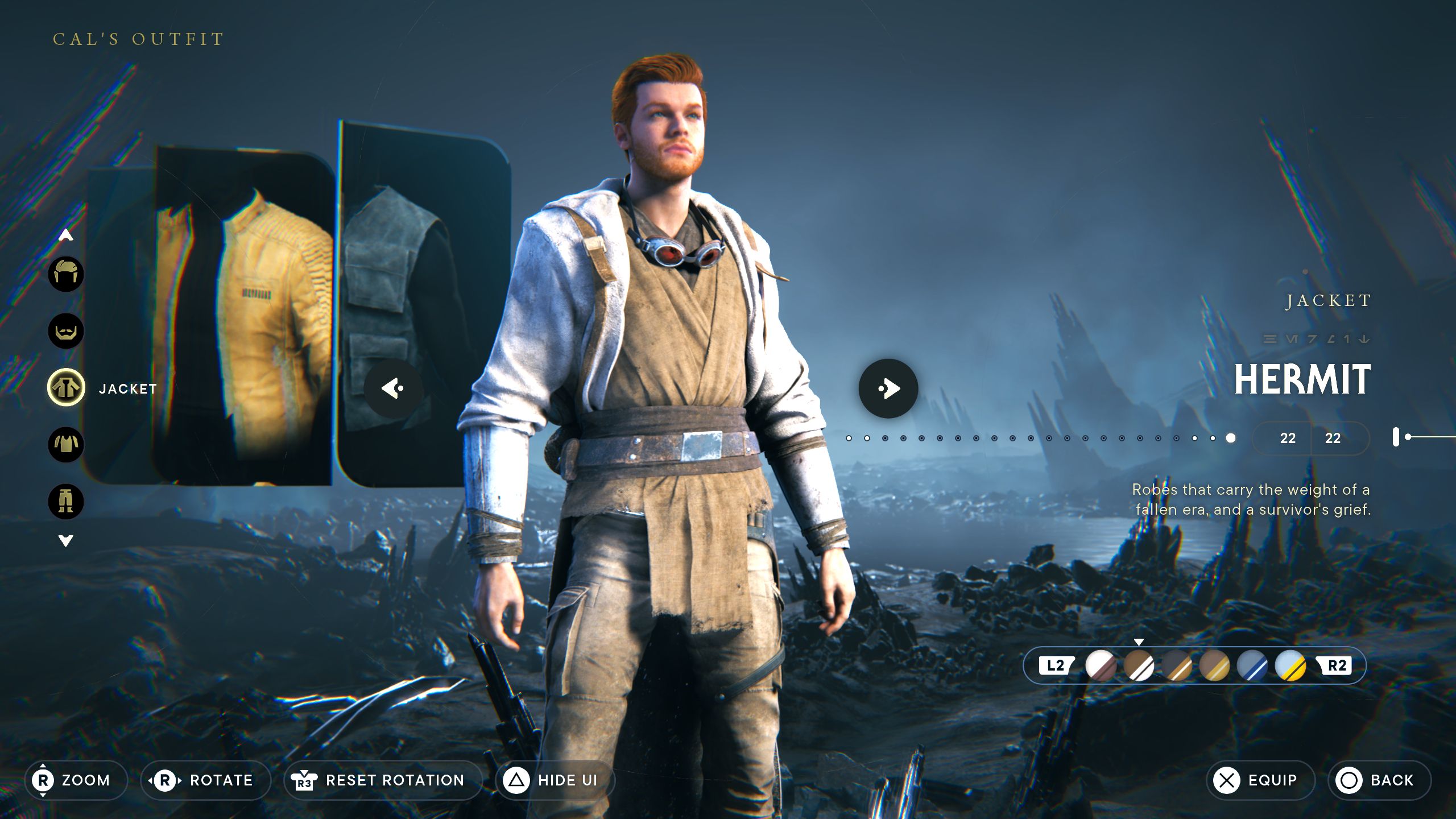Image resolution: width=1456 pixels, height=819 pixels.
Task: Toggle Hide UI with the Triangle button
Action: tap(555, 780)
